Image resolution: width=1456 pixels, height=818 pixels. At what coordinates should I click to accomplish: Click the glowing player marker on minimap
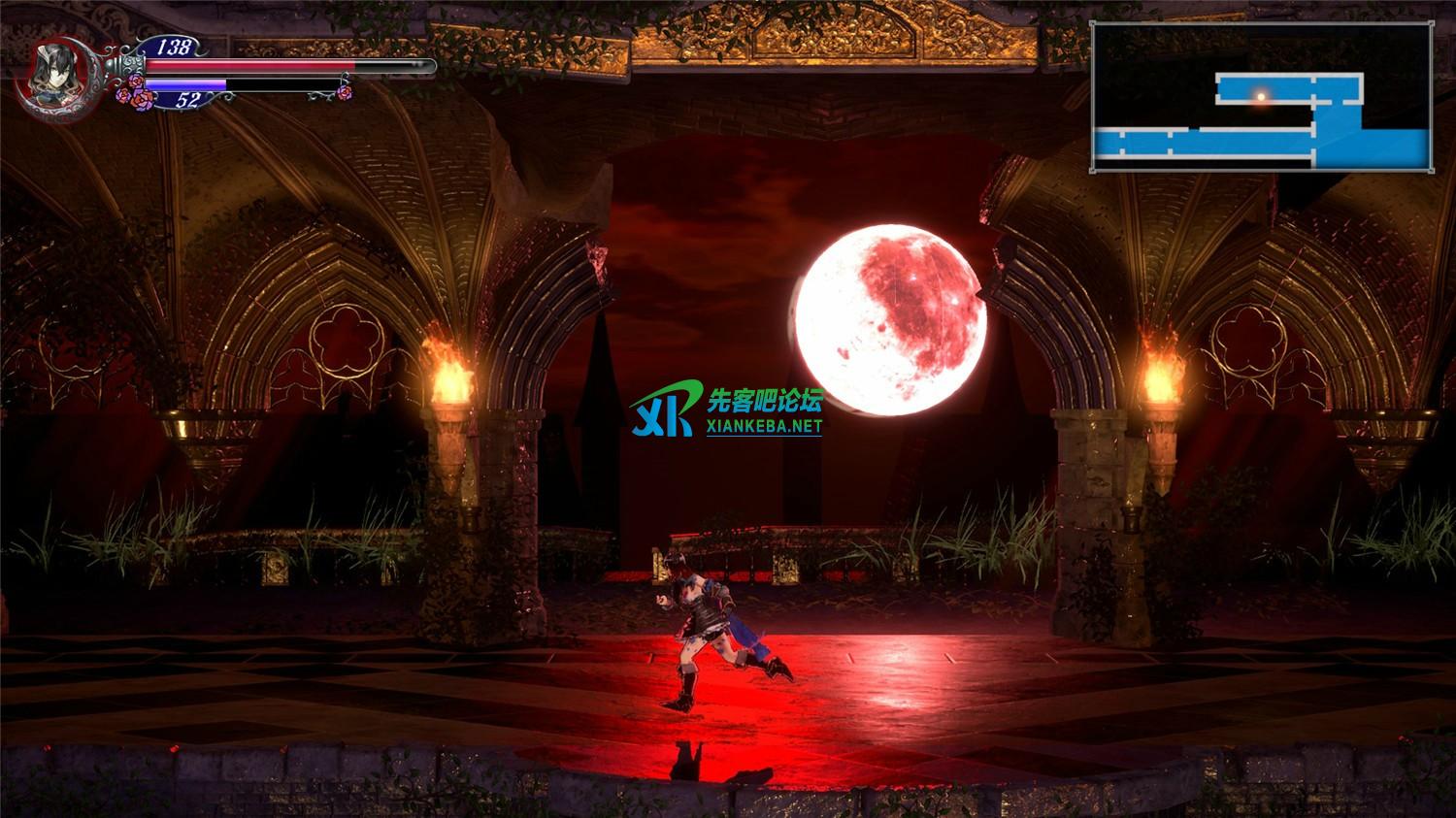coord(1261,96)
